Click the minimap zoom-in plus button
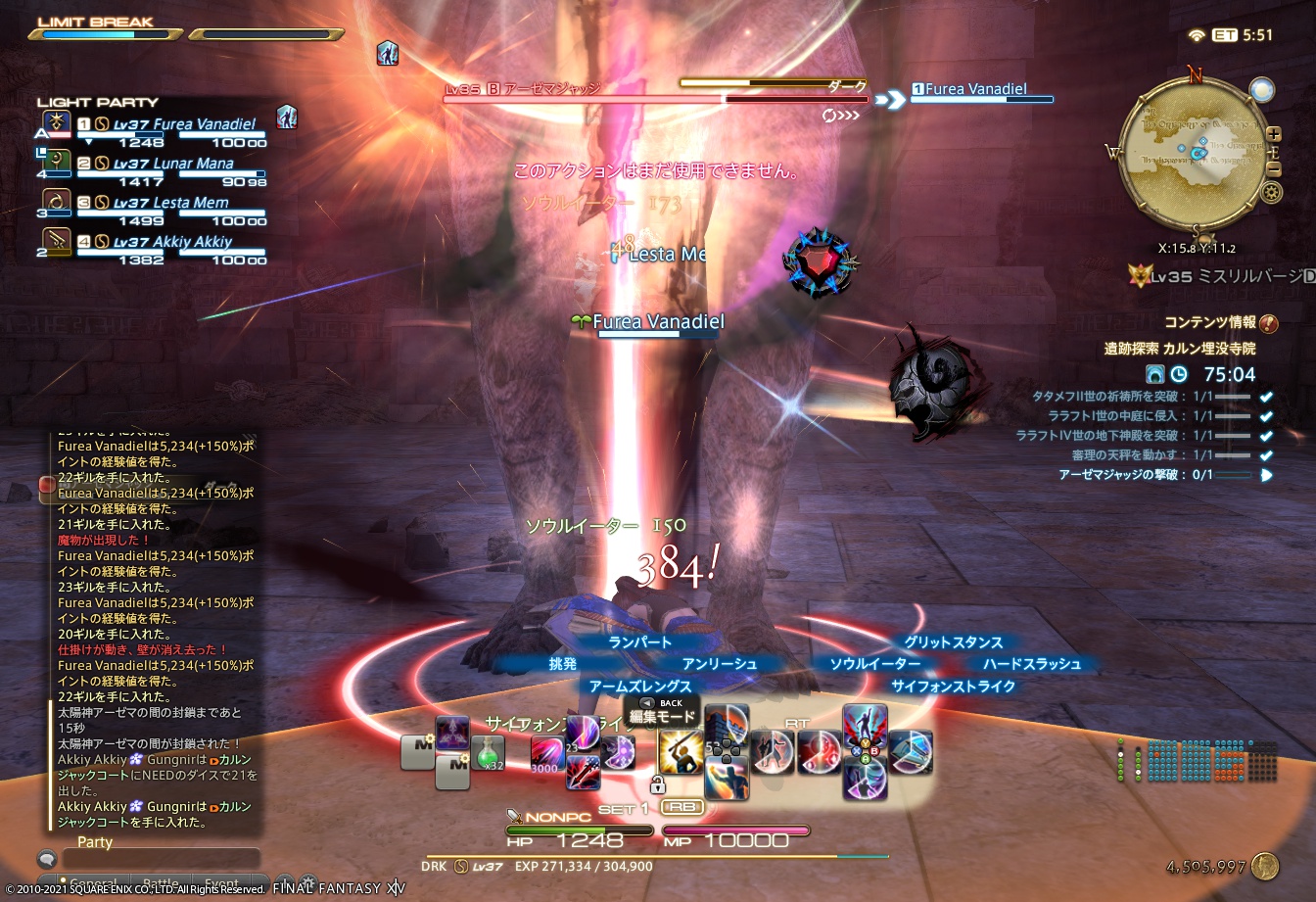Viewport: 1316px width, 902px height. tap(1273, 134)
